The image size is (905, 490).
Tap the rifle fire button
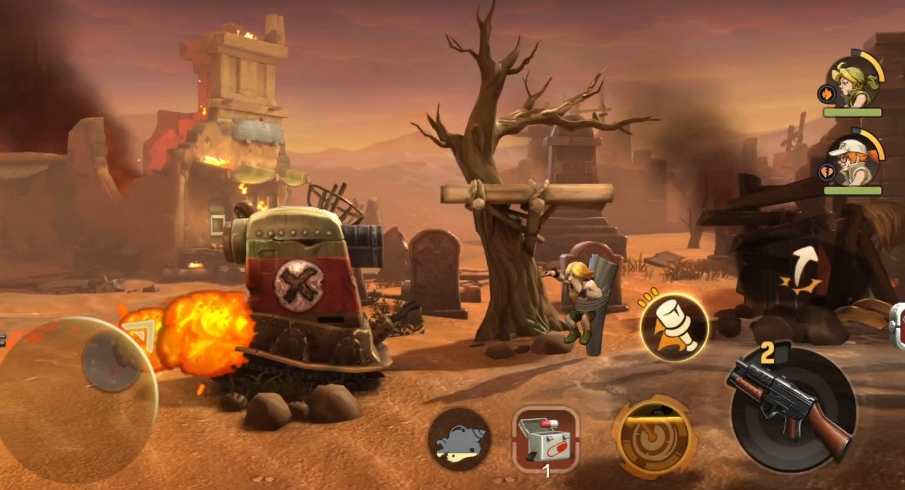pyautogui.click(x=793, y=407)
